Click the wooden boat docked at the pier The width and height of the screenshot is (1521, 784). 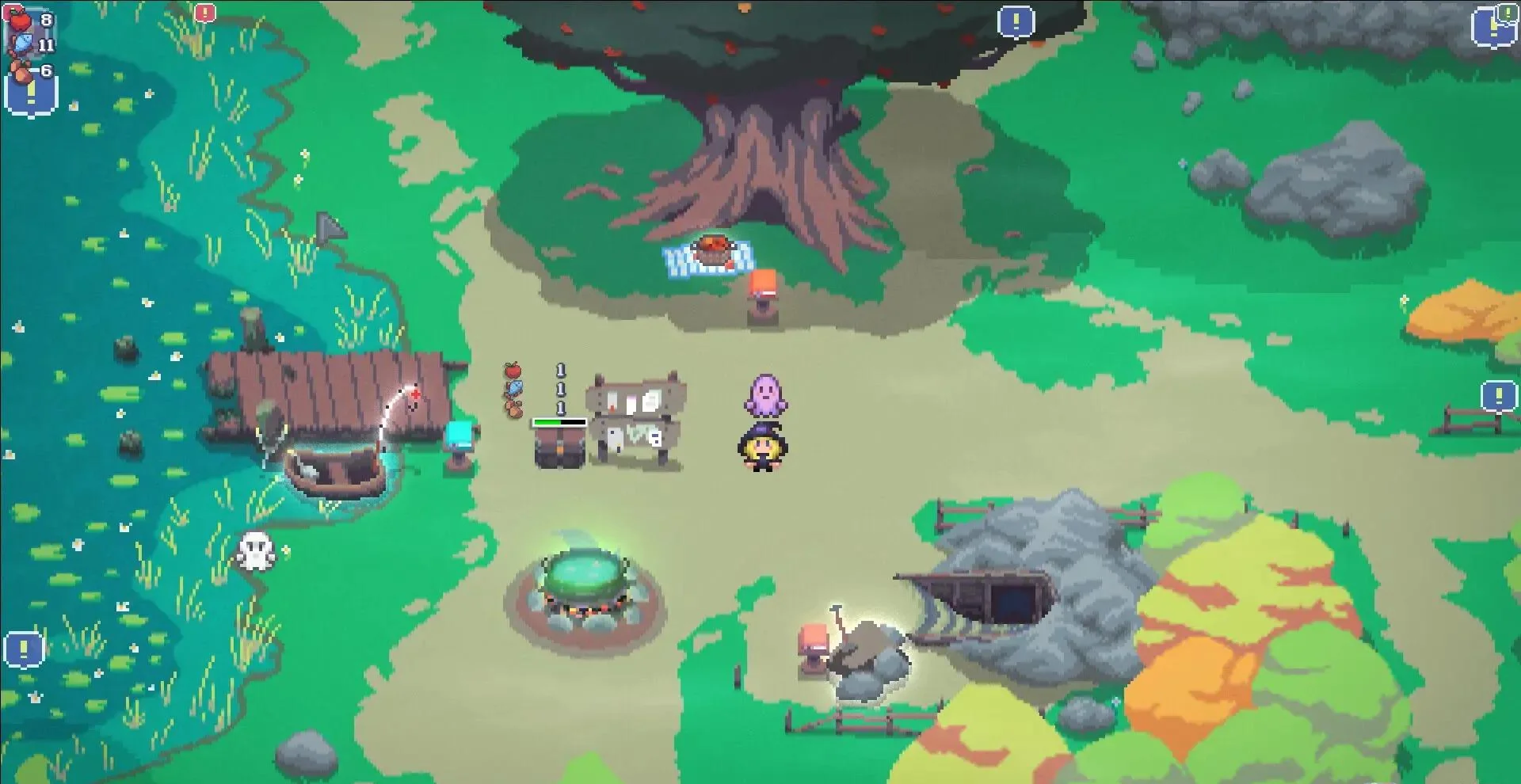(x=337, y=467)
